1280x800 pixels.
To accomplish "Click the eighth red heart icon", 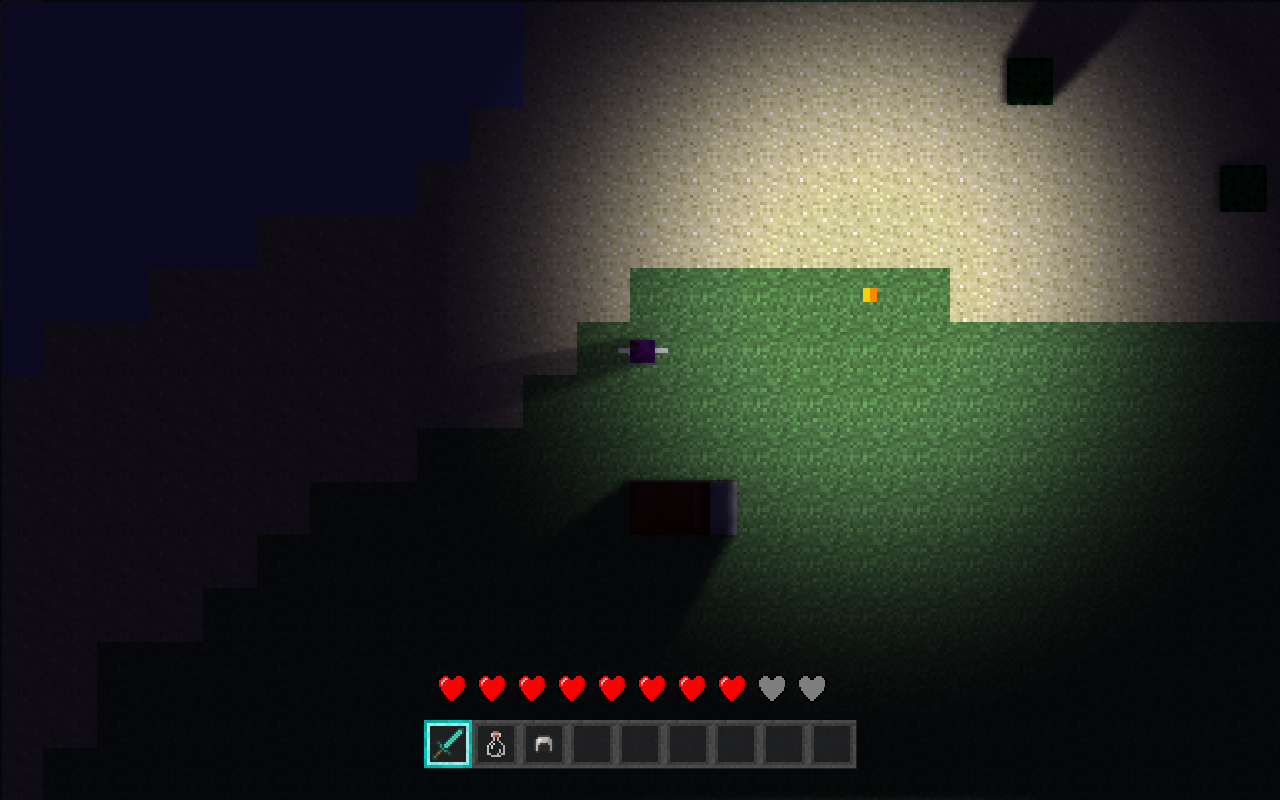I will (732, 688).
